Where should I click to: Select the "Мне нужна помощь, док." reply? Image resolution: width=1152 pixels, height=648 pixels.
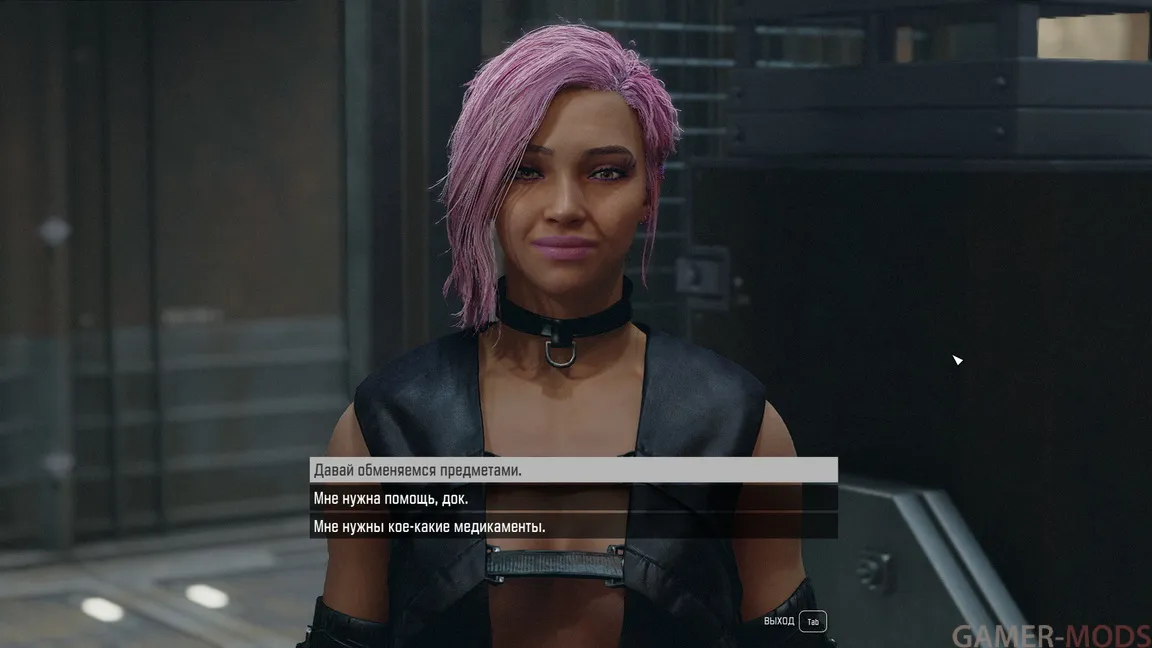tap(572, 498)
